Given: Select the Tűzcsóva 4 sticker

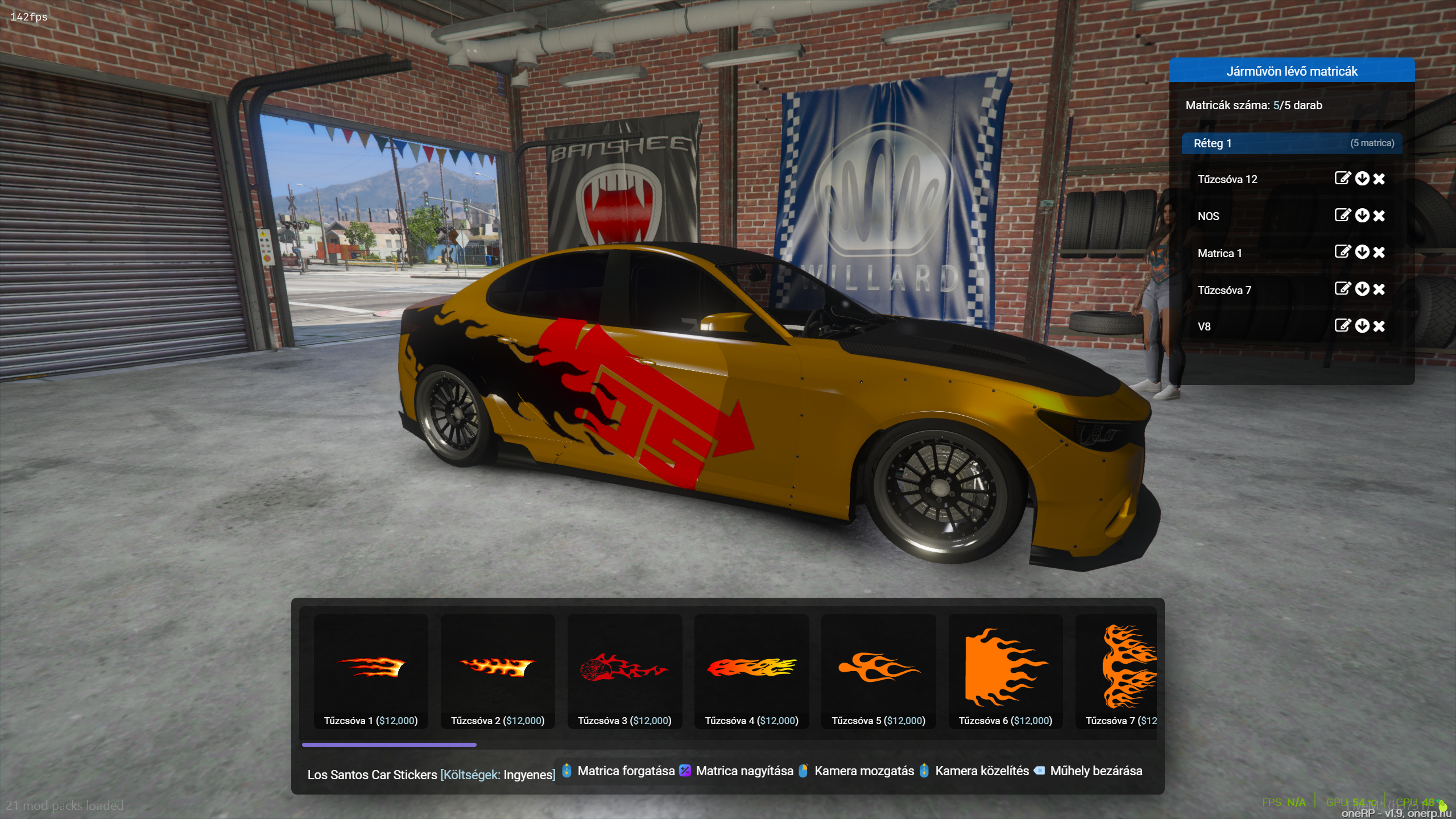Looking at the screenshot, I should 751,671.
